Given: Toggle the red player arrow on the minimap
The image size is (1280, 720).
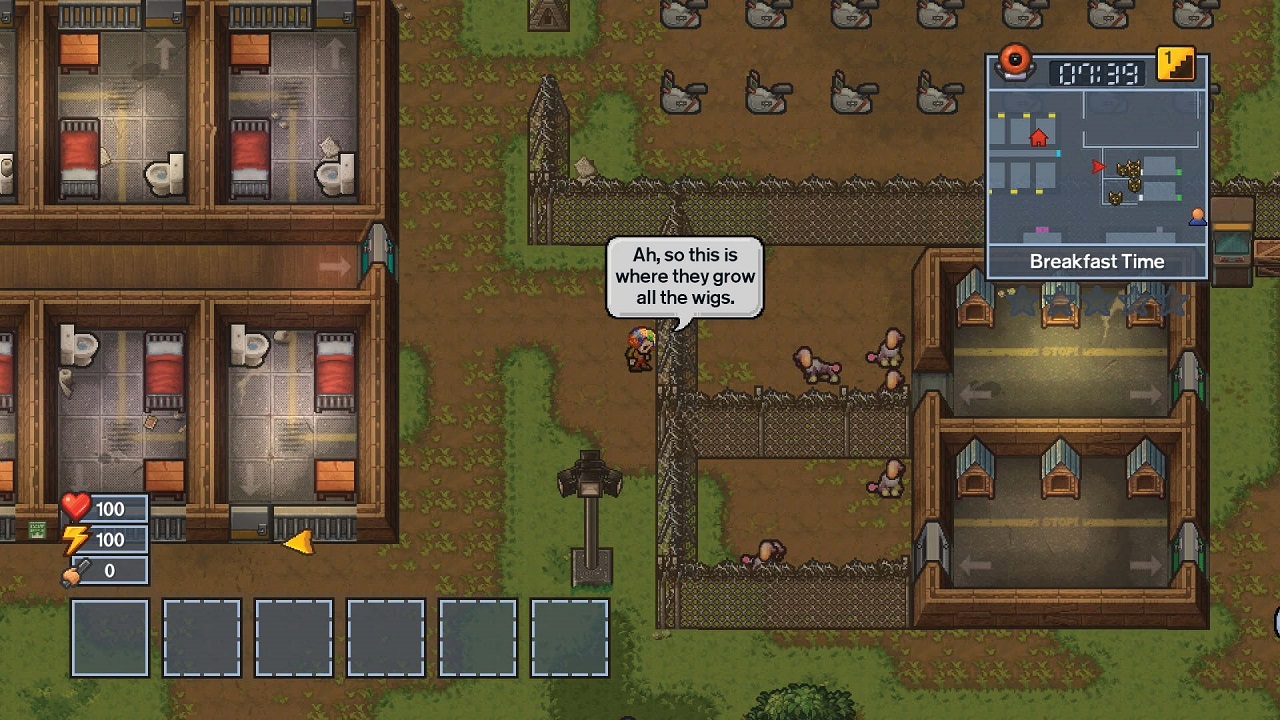Looking at the screenshot, I should coord(1098,166).
